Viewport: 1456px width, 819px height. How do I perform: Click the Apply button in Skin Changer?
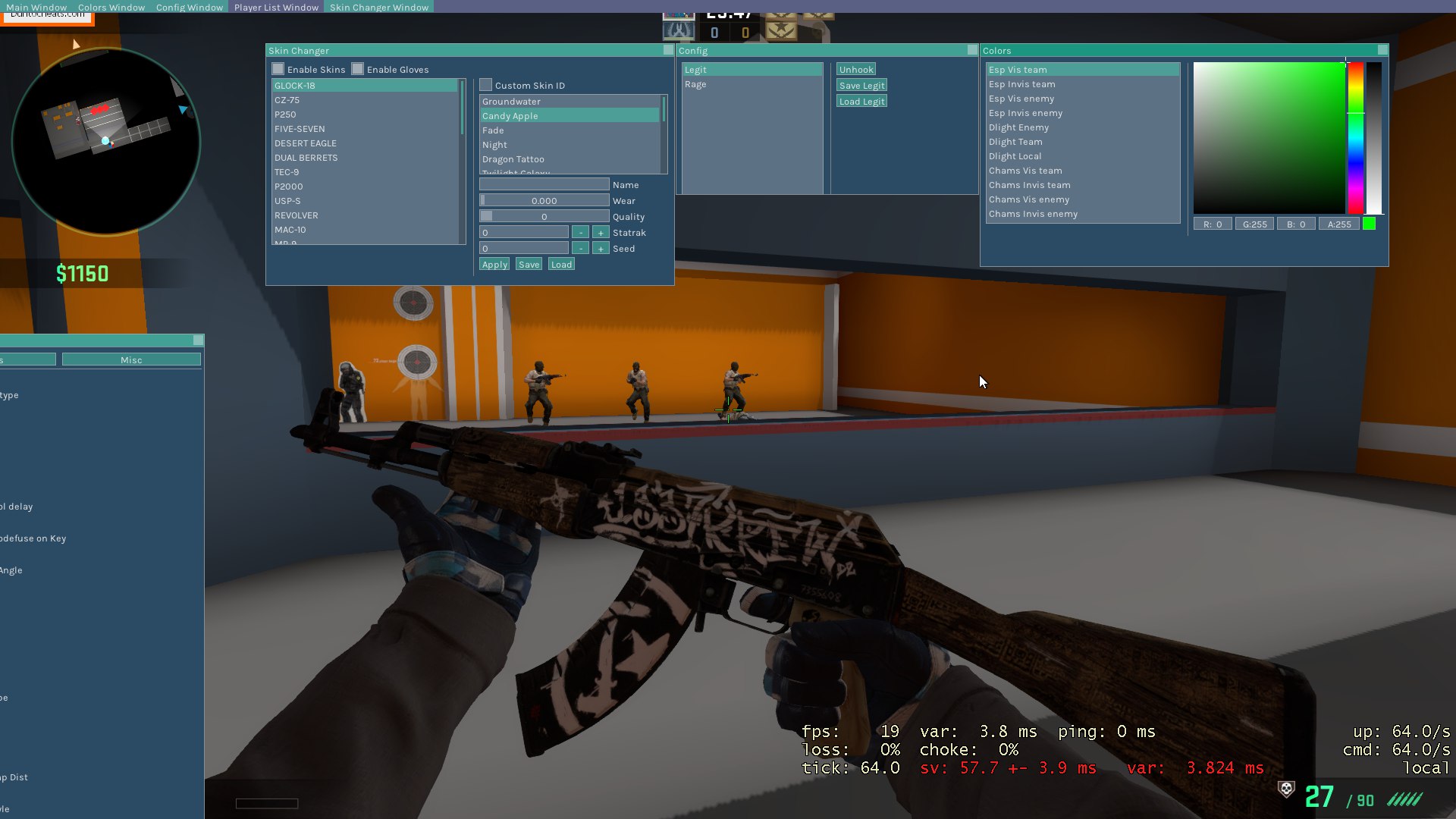coord(494,265)
